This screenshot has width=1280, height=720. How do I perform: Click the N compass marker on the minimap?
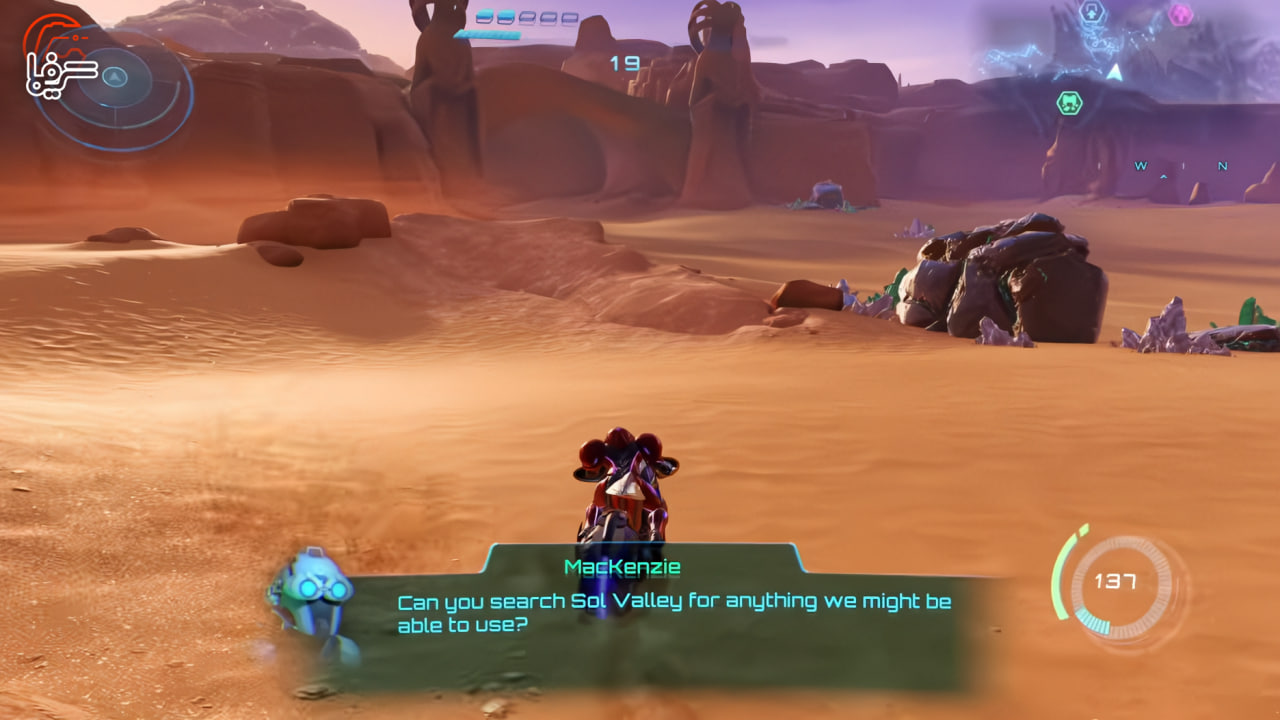[x=1221, y=166]
